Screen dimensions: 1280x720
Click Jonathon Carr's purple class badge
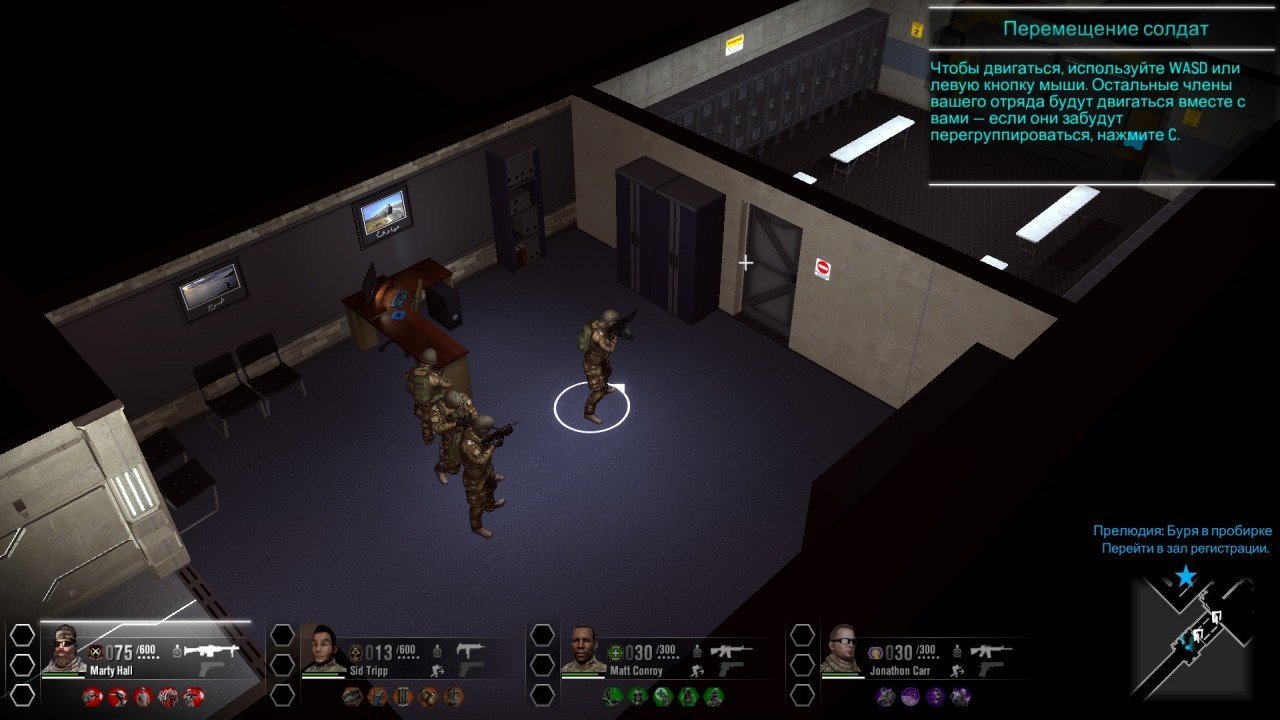(874, 653)
